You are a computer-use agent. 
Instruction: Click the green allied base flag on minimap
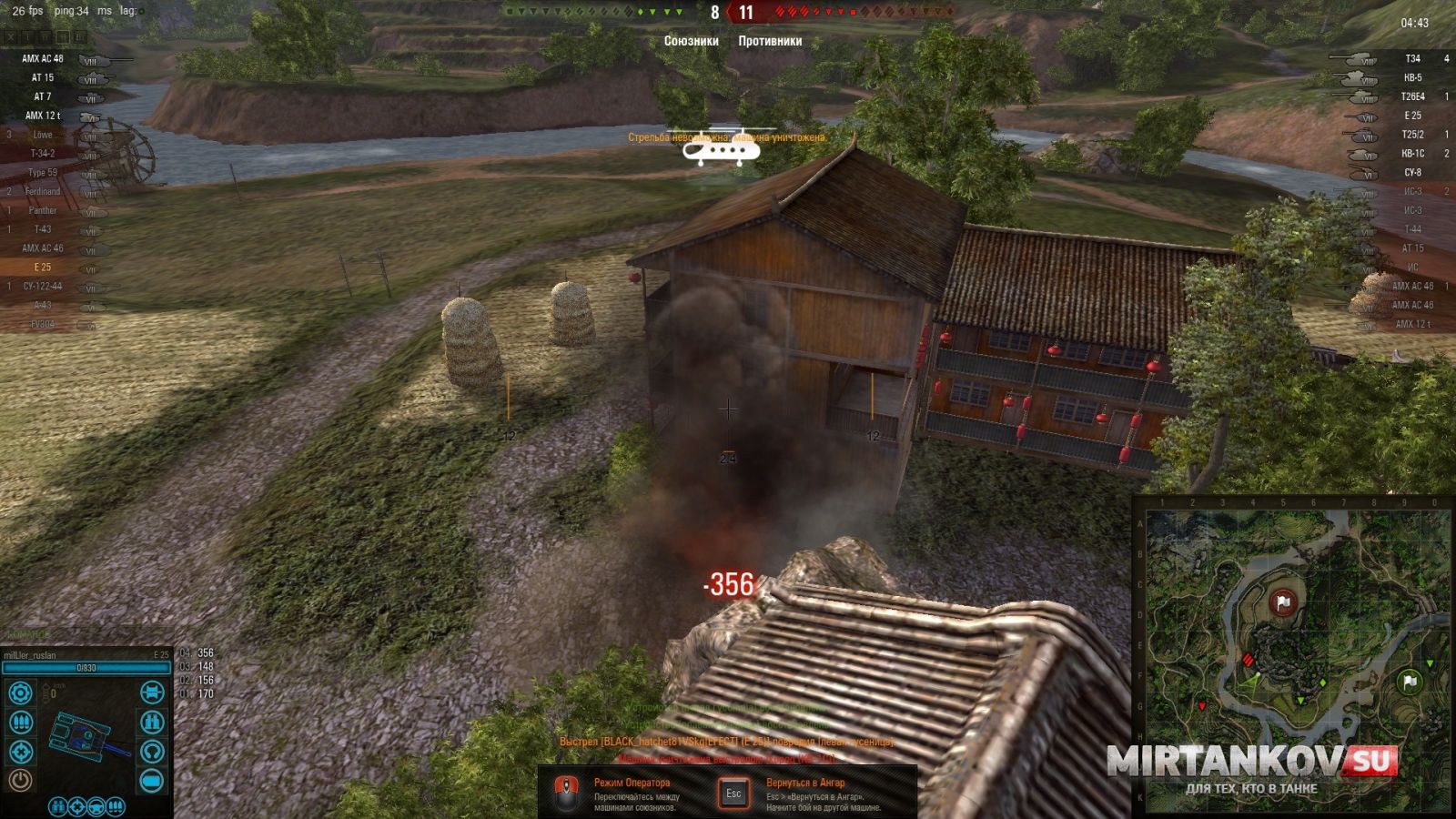pos(1410,681)
